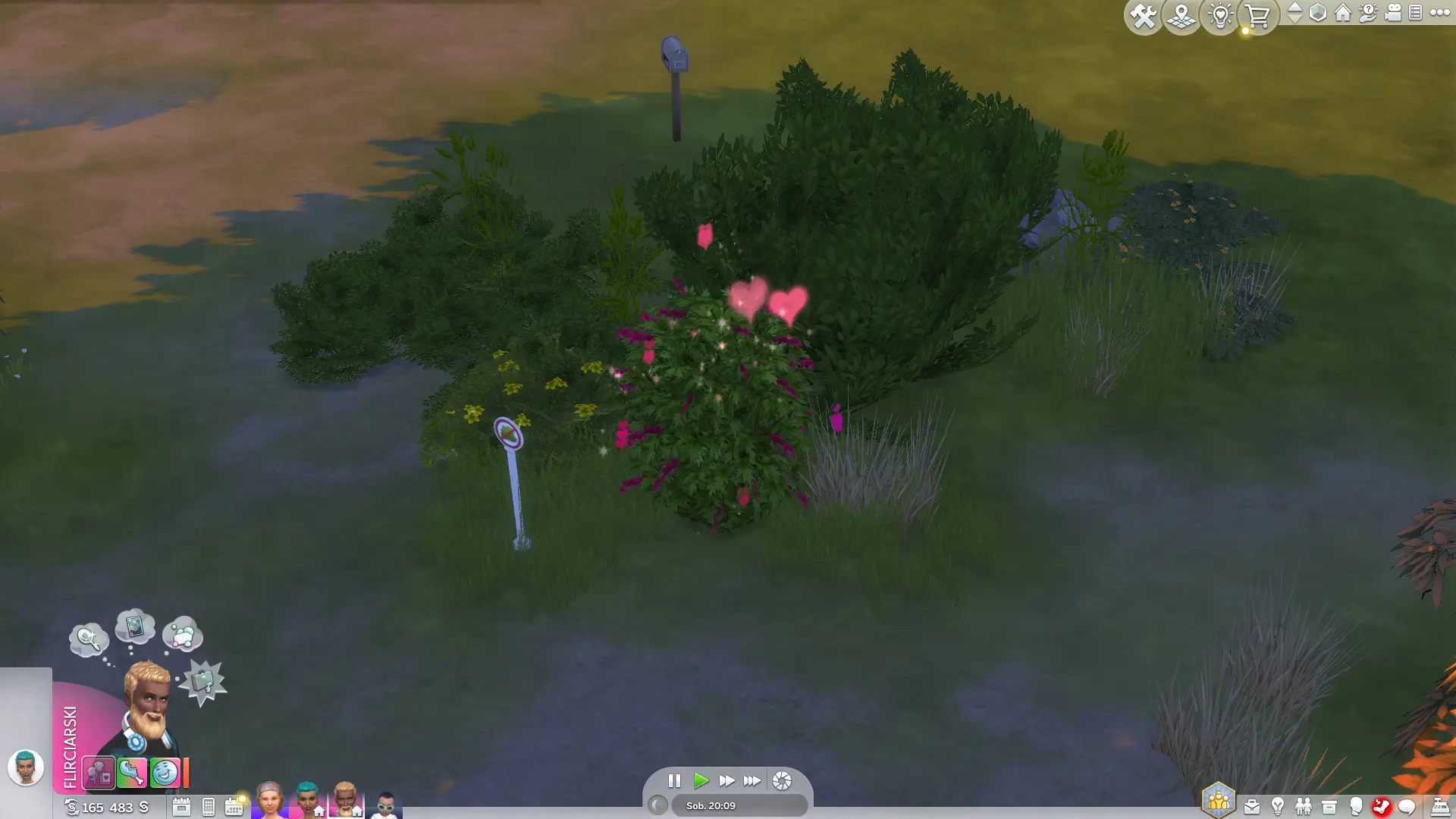
Task: Open the Career briefcase panel
Action: click(x=1252, y=806)
